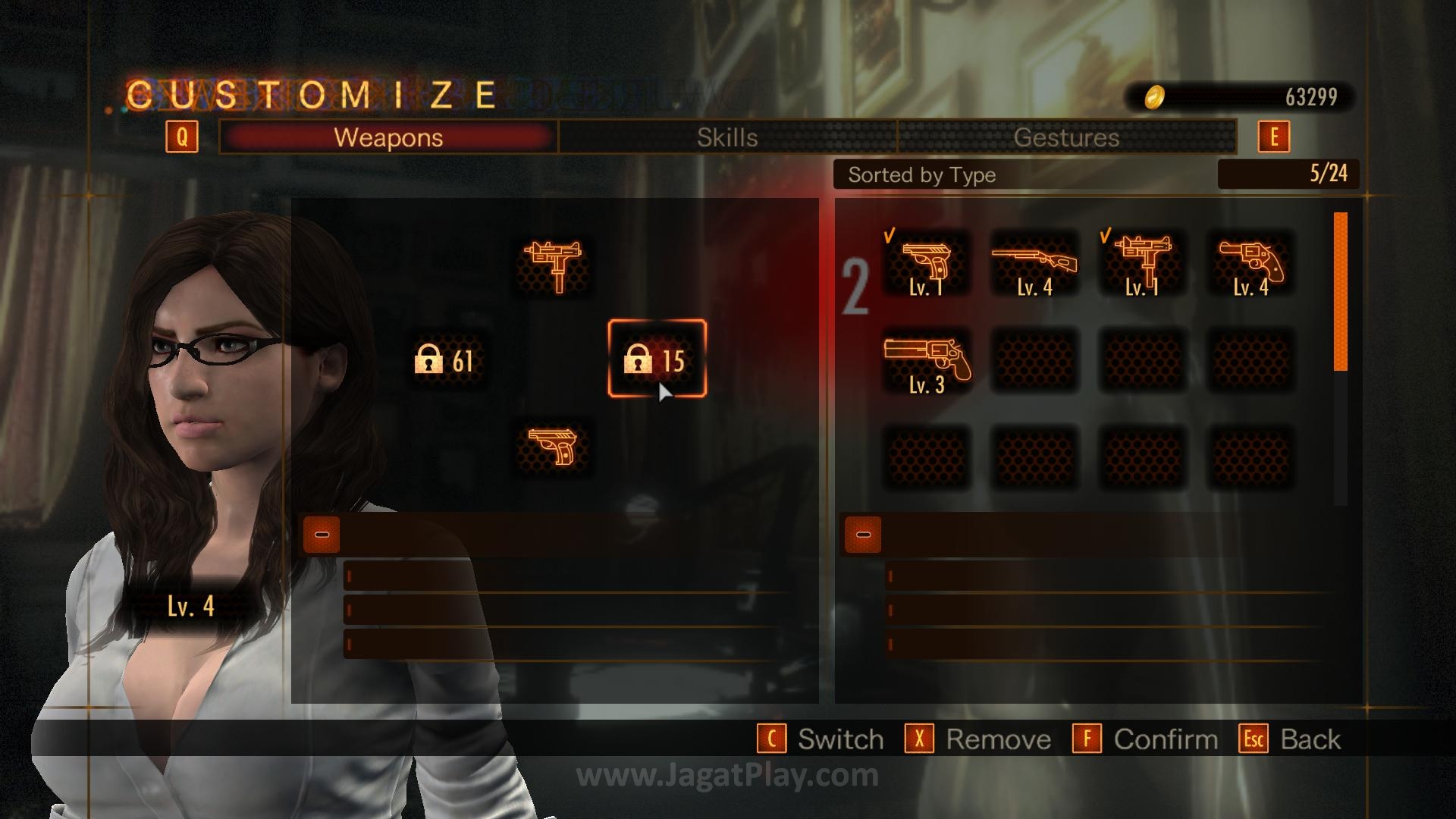Click the orange inventory scrollbar
The height and width of the screenshot is (819, 1456).
pyautogui.click(x=1340, y=292)
